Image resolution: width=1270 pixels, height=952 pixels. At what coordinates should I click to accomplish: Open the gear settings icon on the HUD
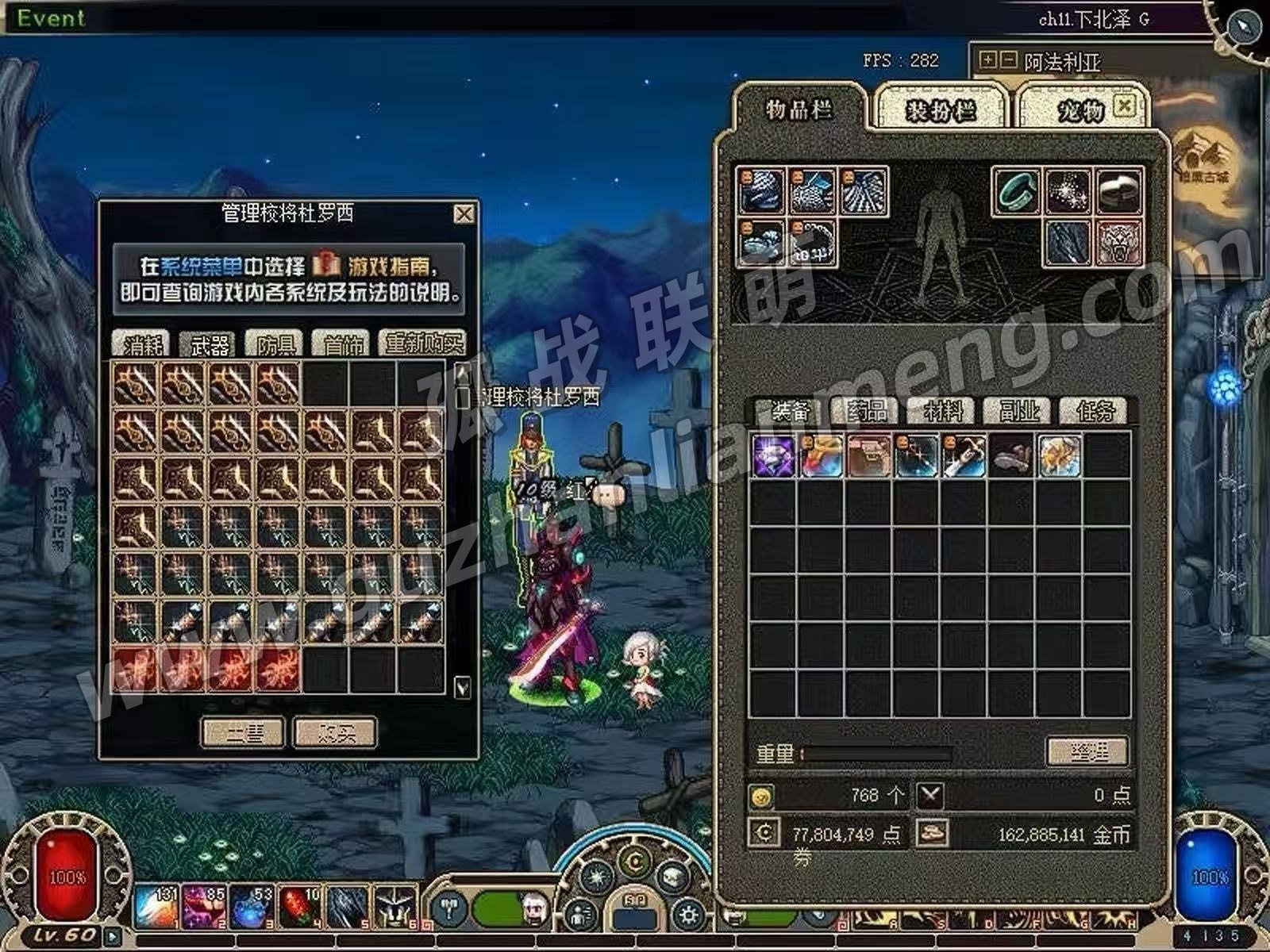pos(688,916)
